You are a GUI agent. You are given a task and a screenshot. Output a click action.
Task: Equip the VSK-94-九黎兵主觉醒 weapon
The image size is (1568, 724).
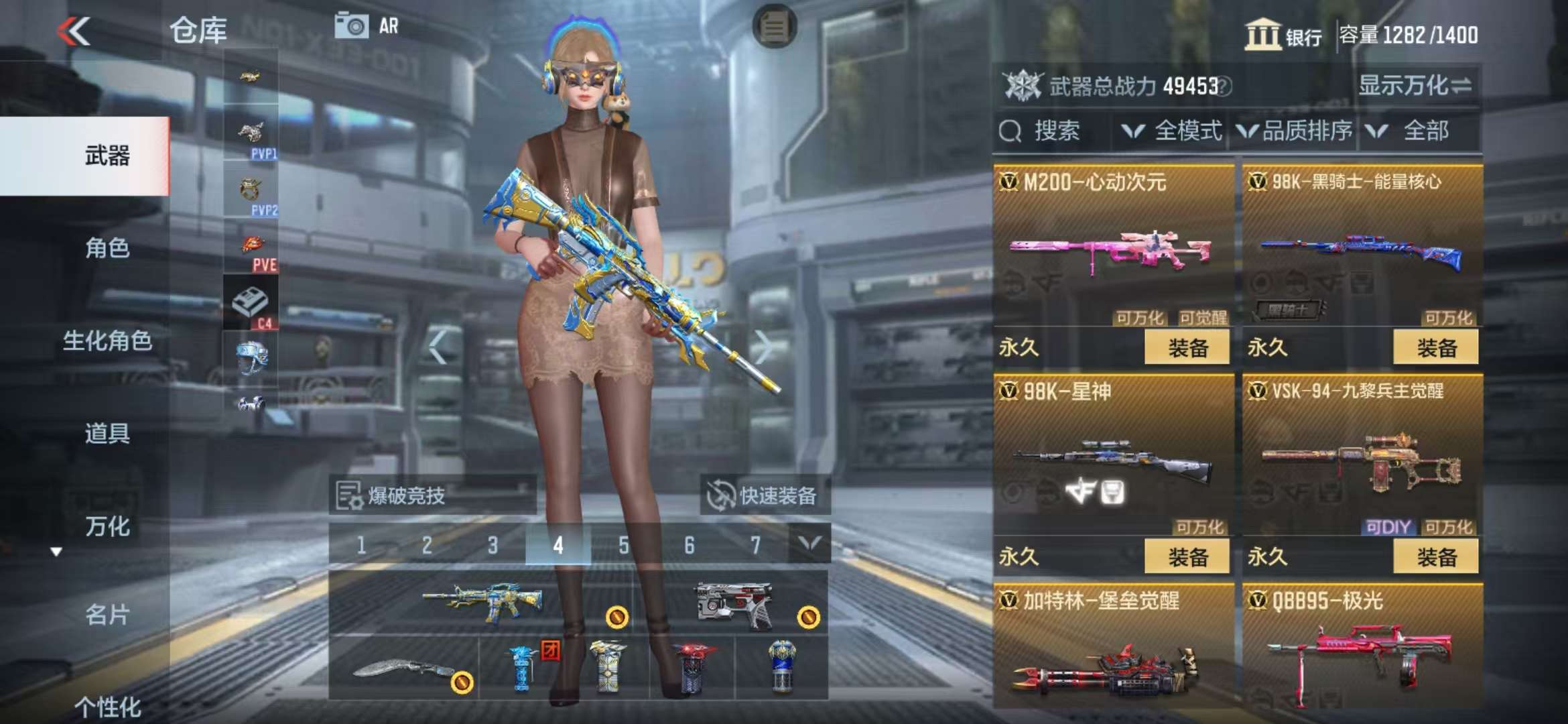click(1436, 556)
